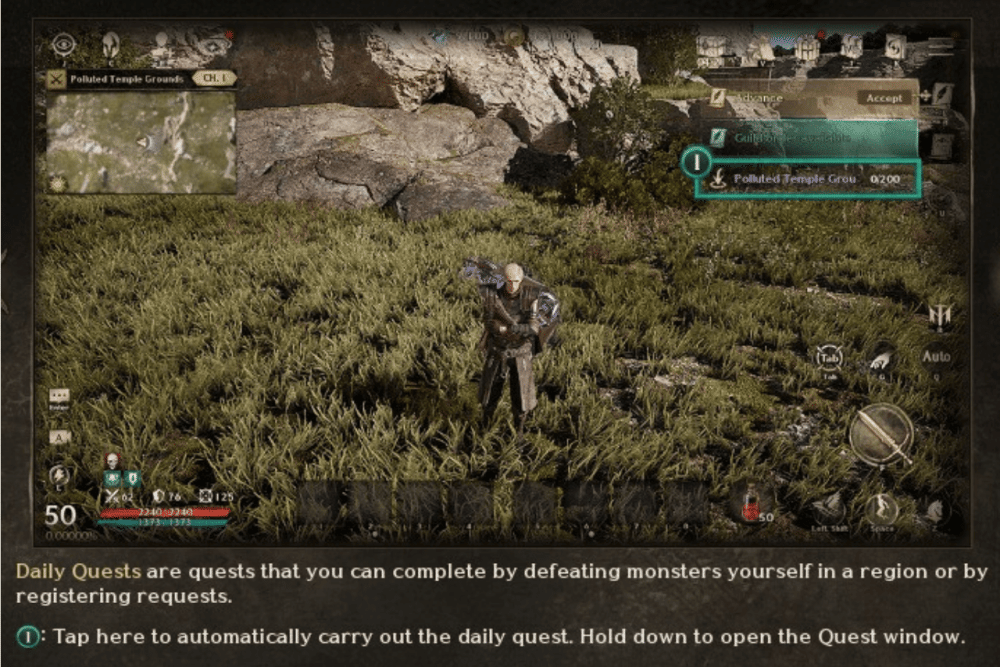Toggle Auto combat mode
This screenshot has width=1000, height=667.
pyautogui.click(x=936, y=357)
